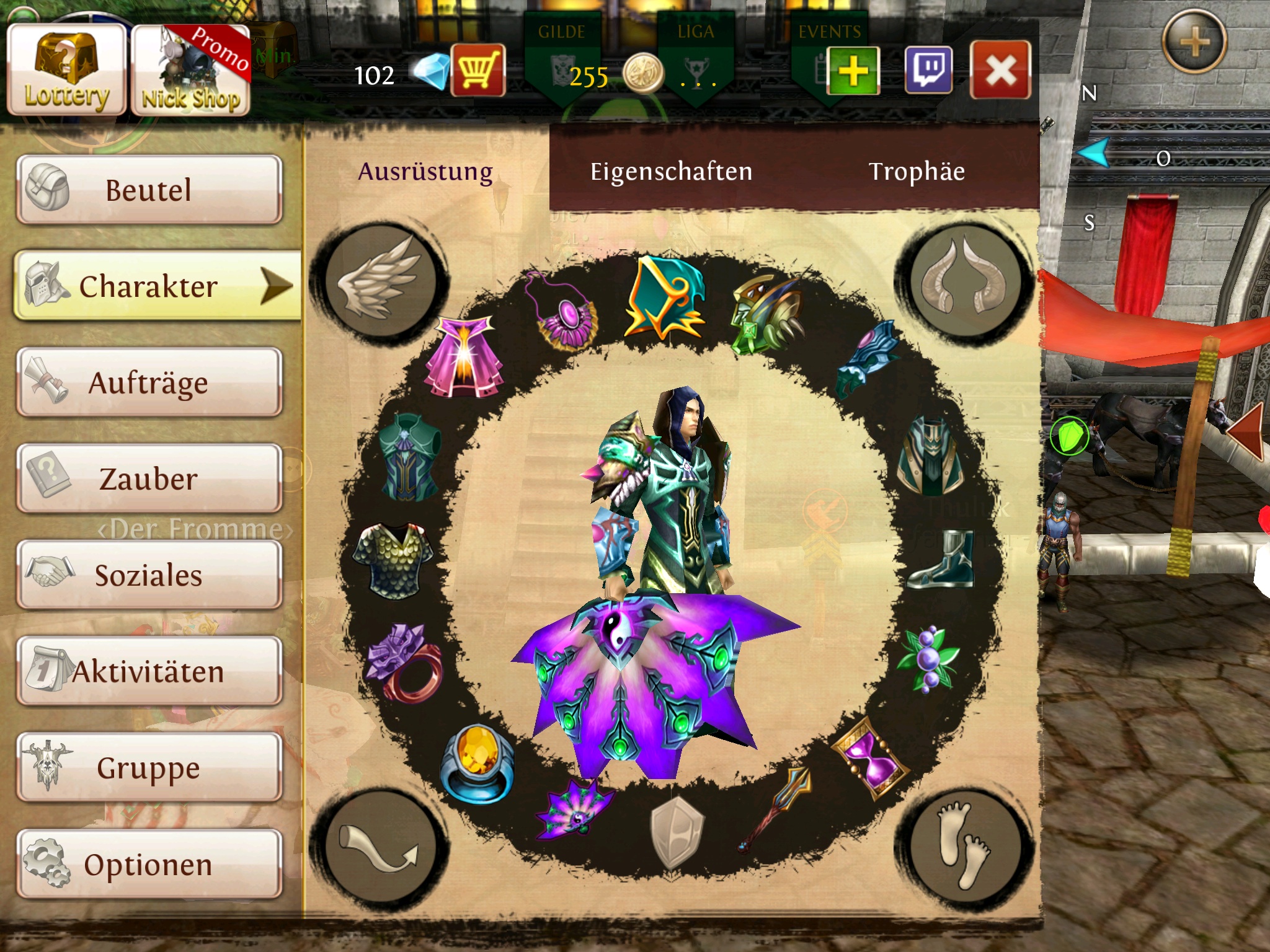Viewport: 1270px width, 952px height.
Task: Click the shopping cart store button
Action: pyautogui.click(x=477, y=70)
